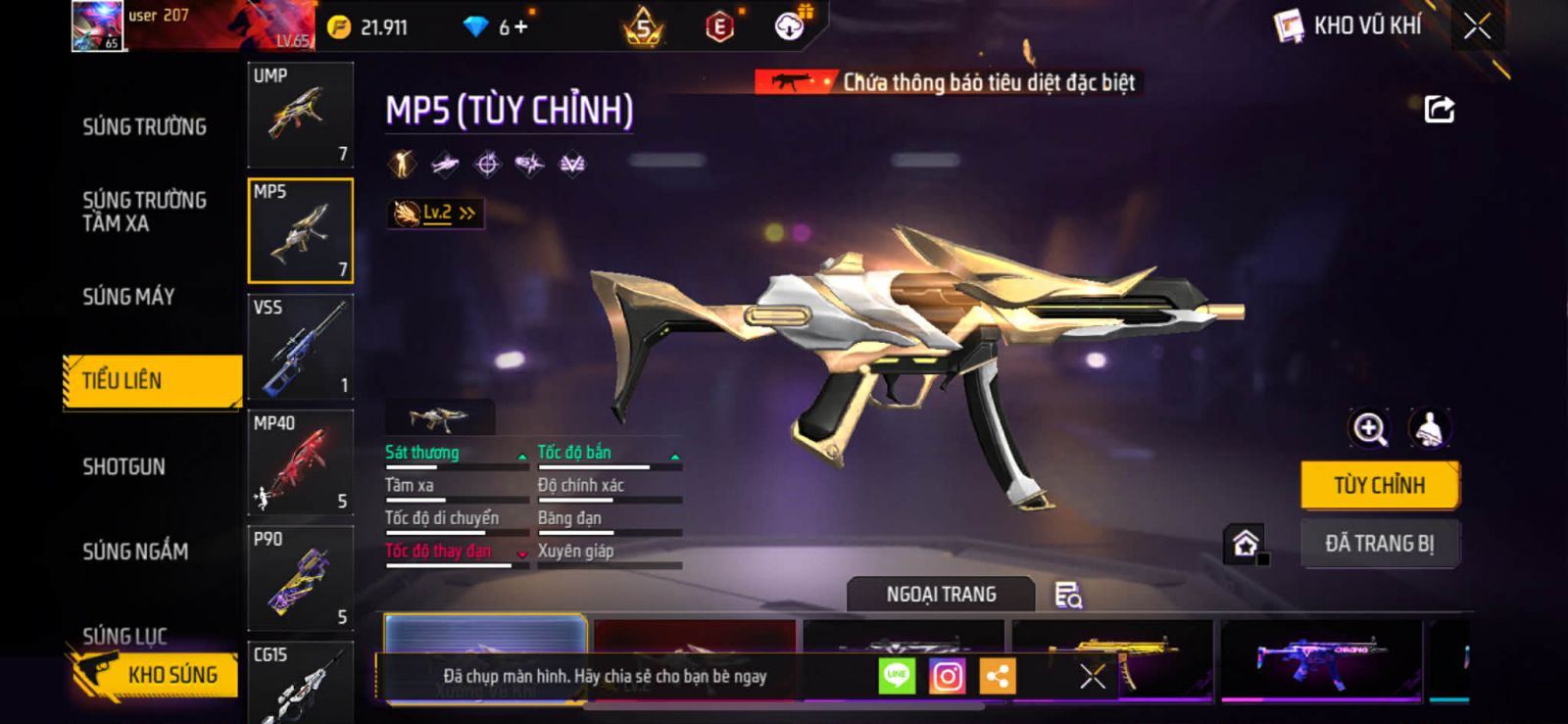Click the yellow Tùy Chỉnh button

point(1379,485)
